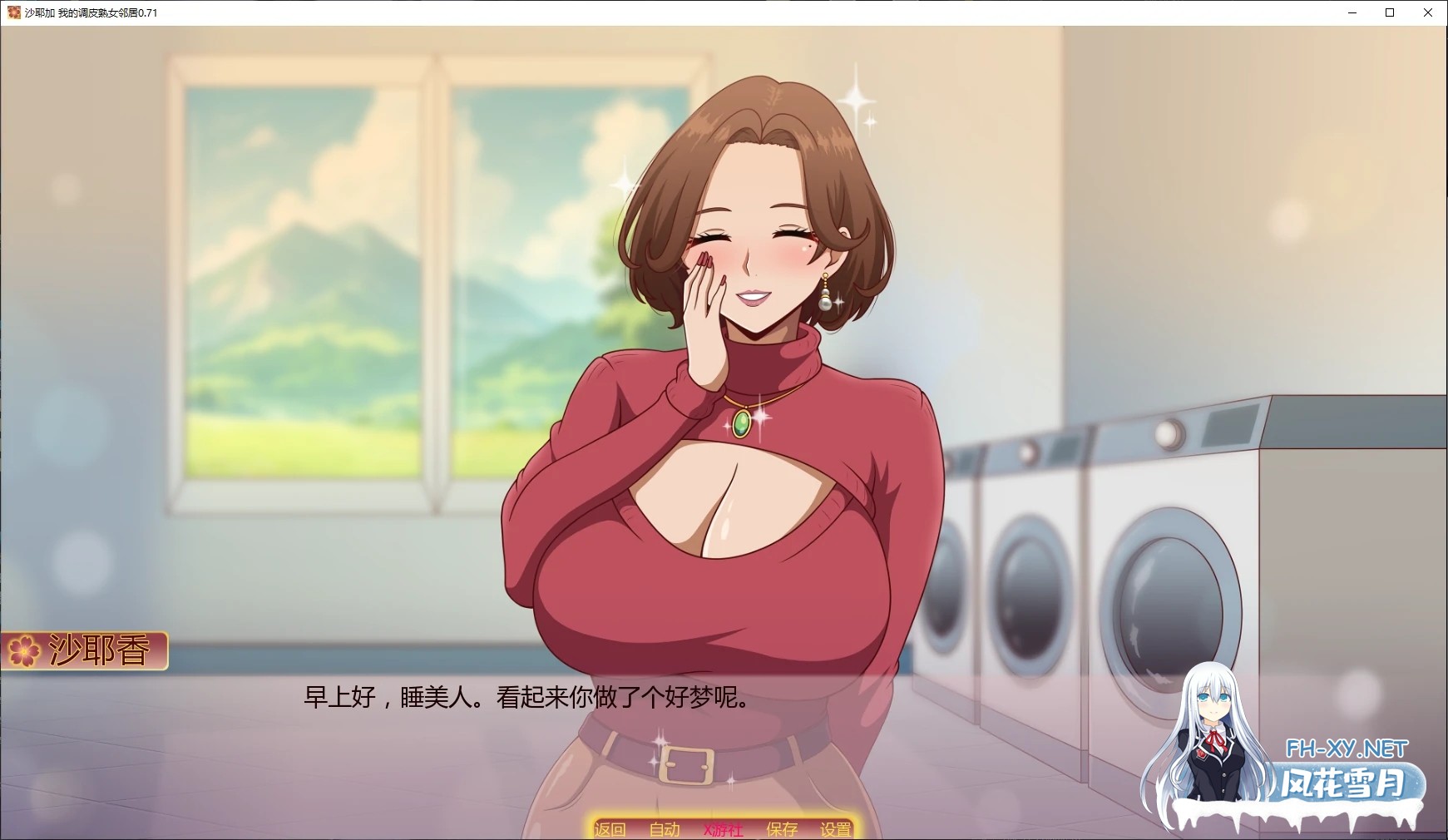Click the Back (返回) option

tap(610, 829)
